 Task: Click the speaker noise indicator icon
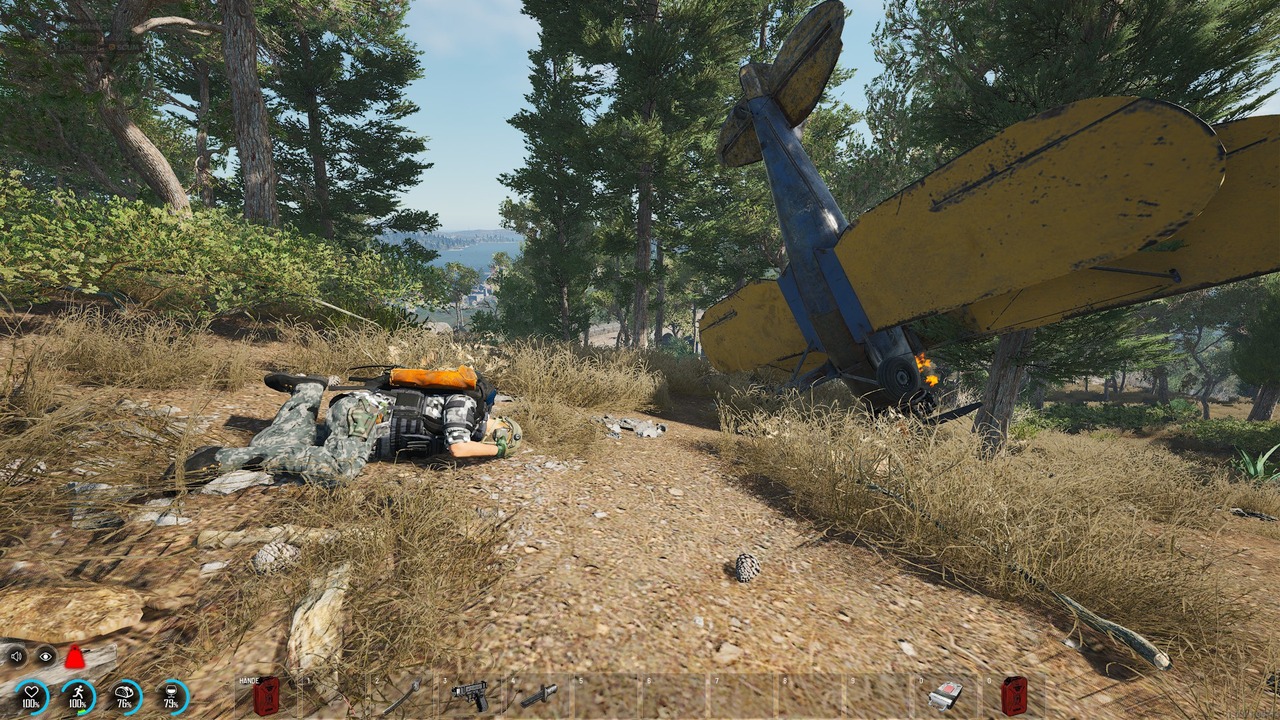(x=16, y=657)
